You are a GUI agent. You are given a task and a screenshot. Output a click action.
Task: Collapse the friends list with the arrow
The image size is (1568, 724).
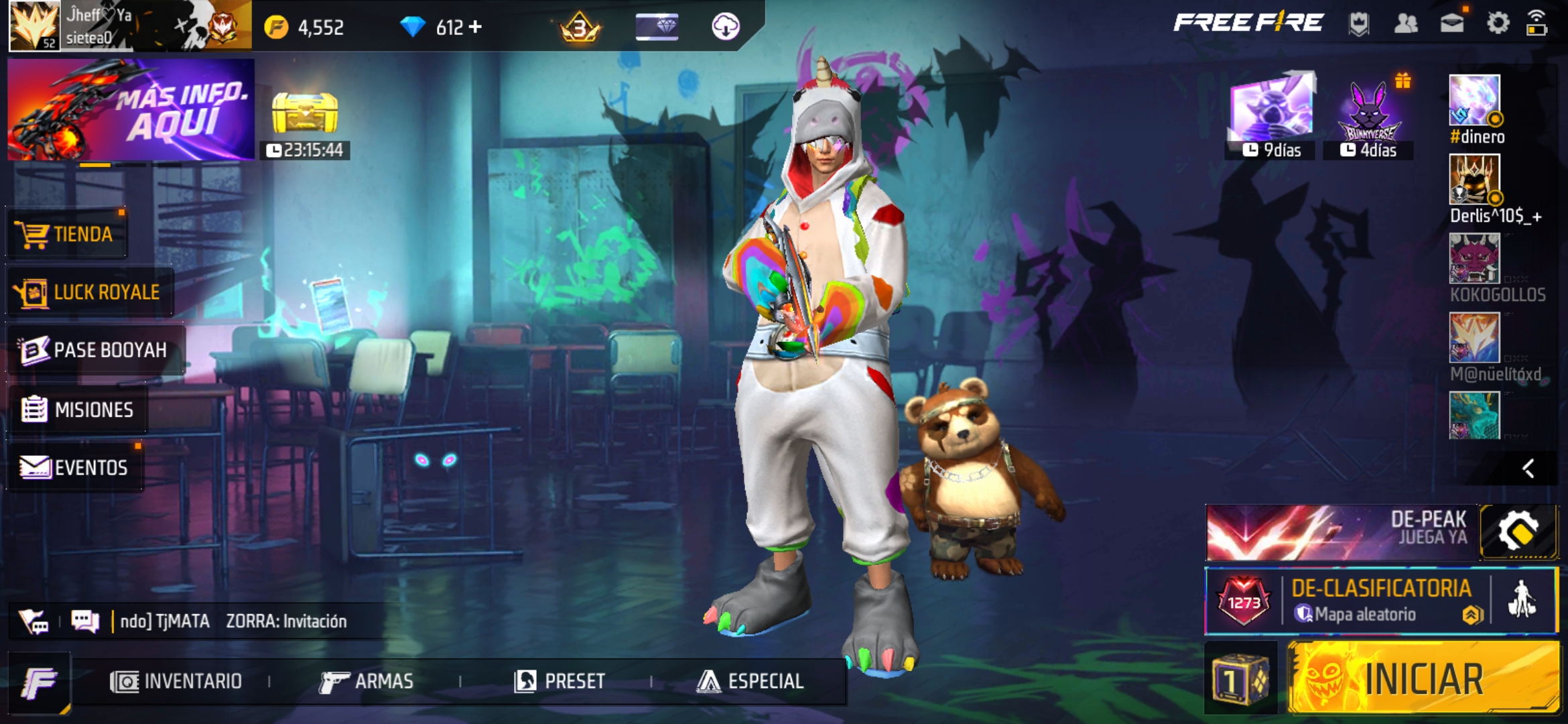pos(1528,469)
